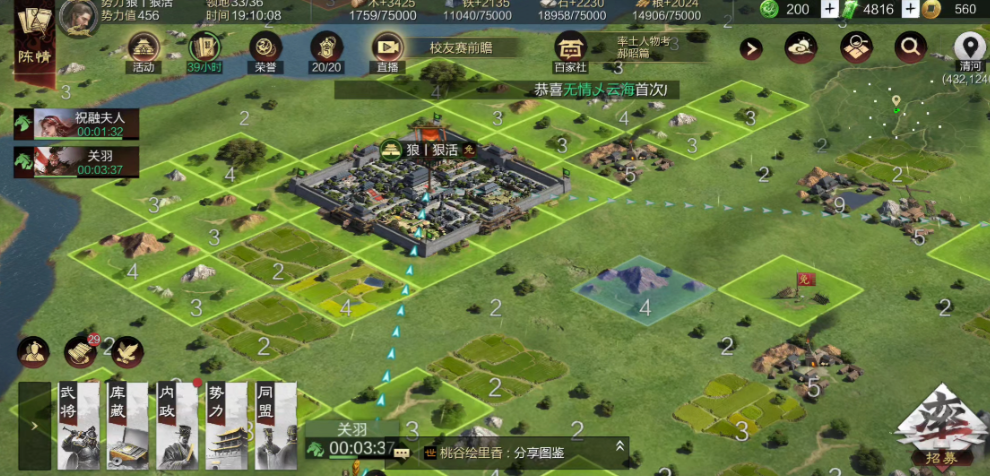Open the player avatar profile

point(74,17)
